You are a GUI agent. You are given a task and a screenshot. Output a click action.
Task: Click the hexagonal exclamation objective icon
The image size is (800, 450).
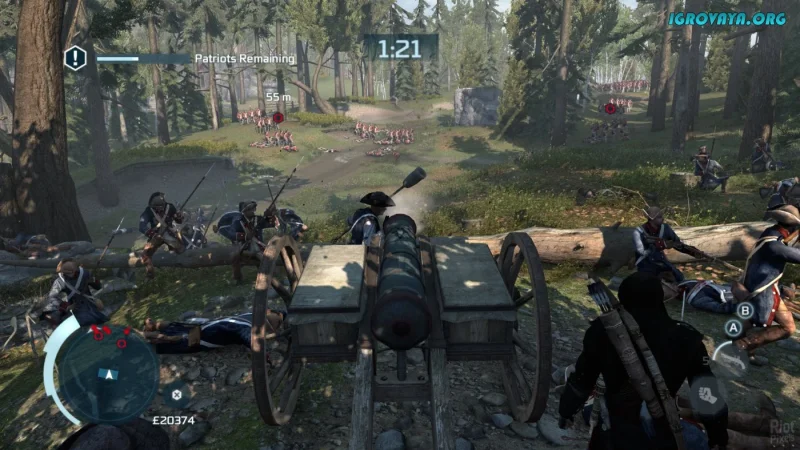pos(75,58)
